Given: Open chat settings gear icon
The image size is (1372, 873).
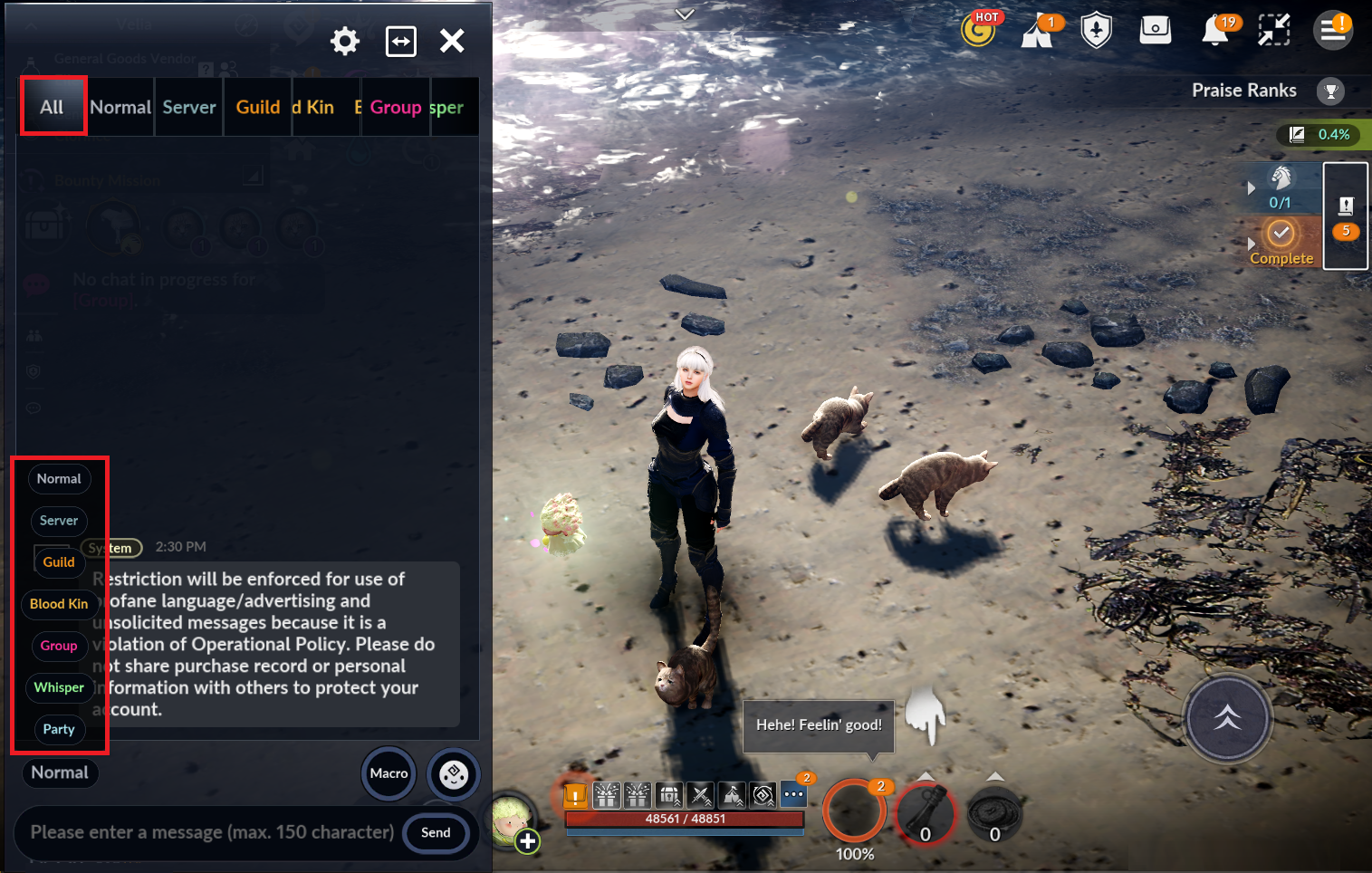Looking at the screenshot, I should pyautogui.click(x=345, y=41).
